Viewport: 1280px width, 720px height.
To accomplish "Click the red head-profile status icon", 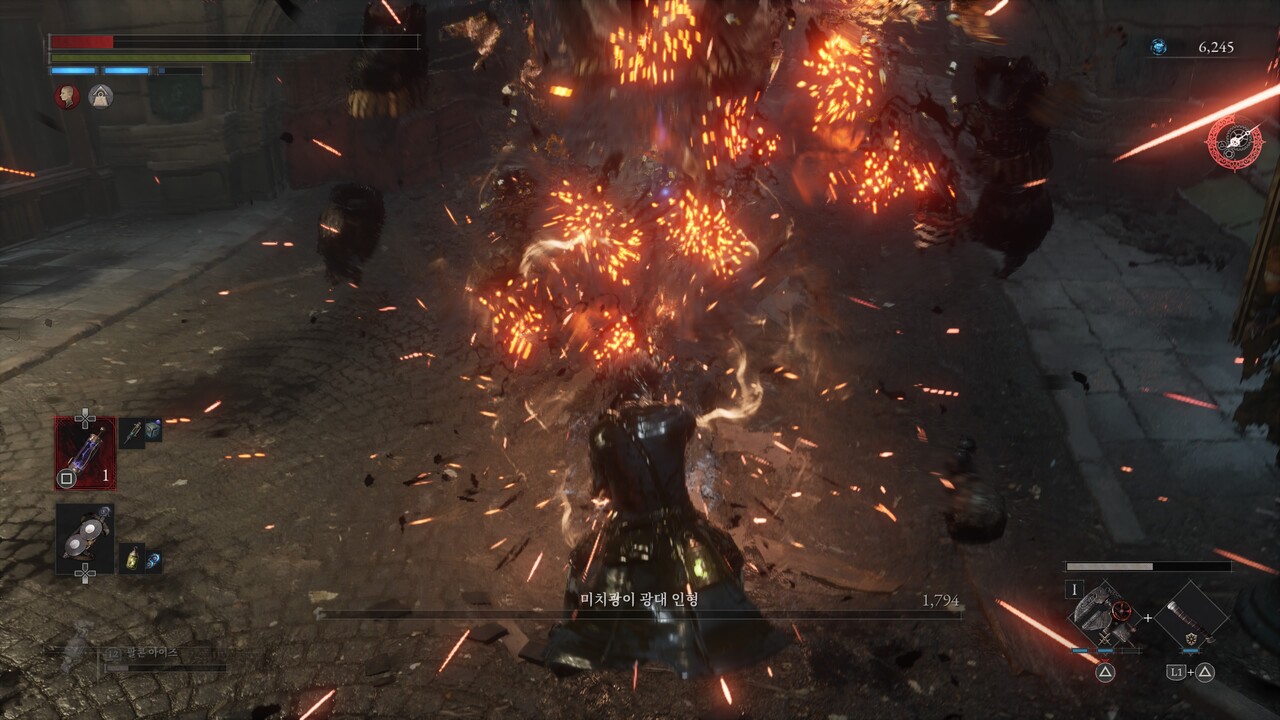I will pyautogui.click(x=67, y=96).
